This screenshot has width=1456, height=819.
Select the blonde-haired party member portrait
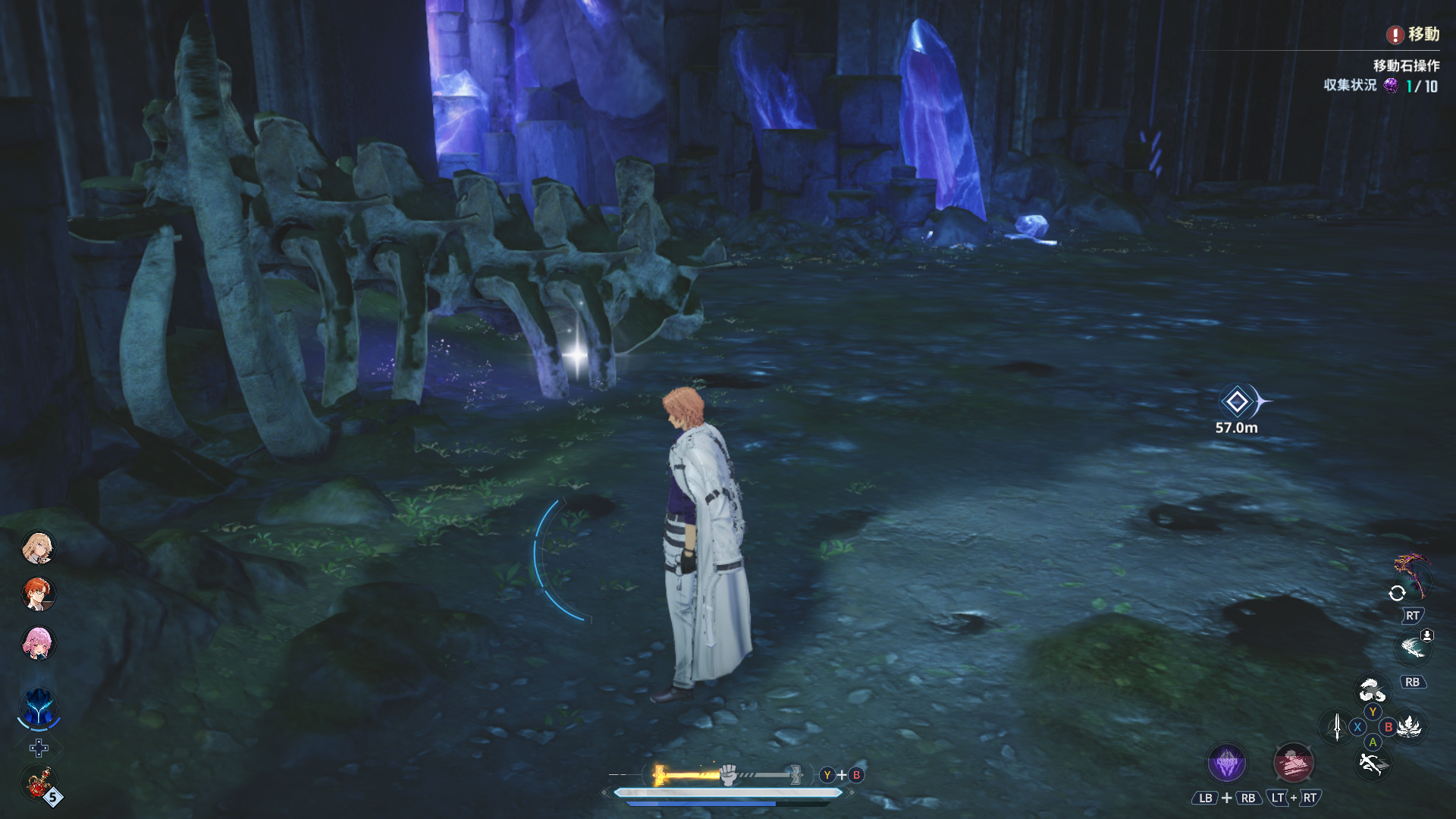pos(38,547)
